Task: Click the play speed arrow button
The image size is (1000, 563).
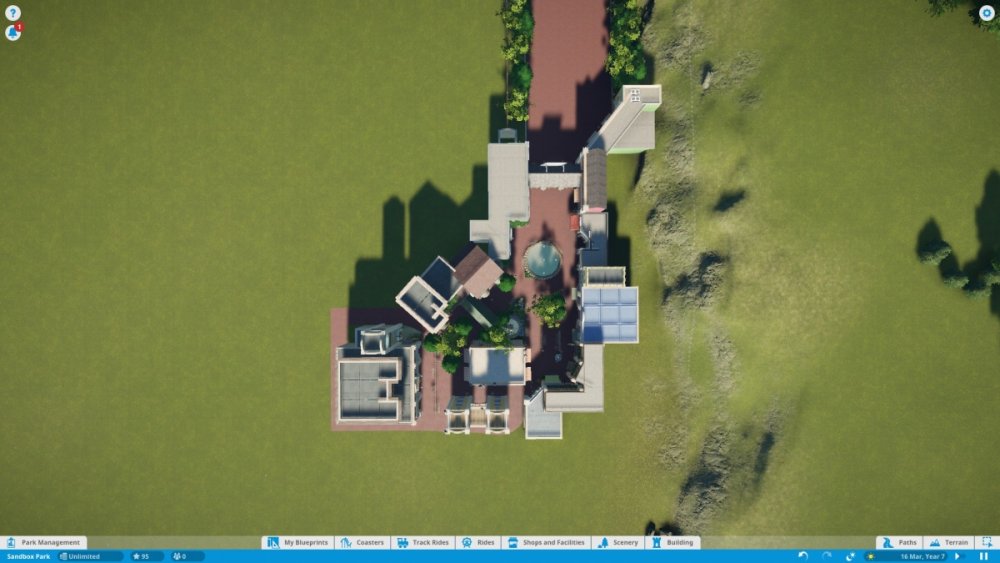Action: (957, 556)
